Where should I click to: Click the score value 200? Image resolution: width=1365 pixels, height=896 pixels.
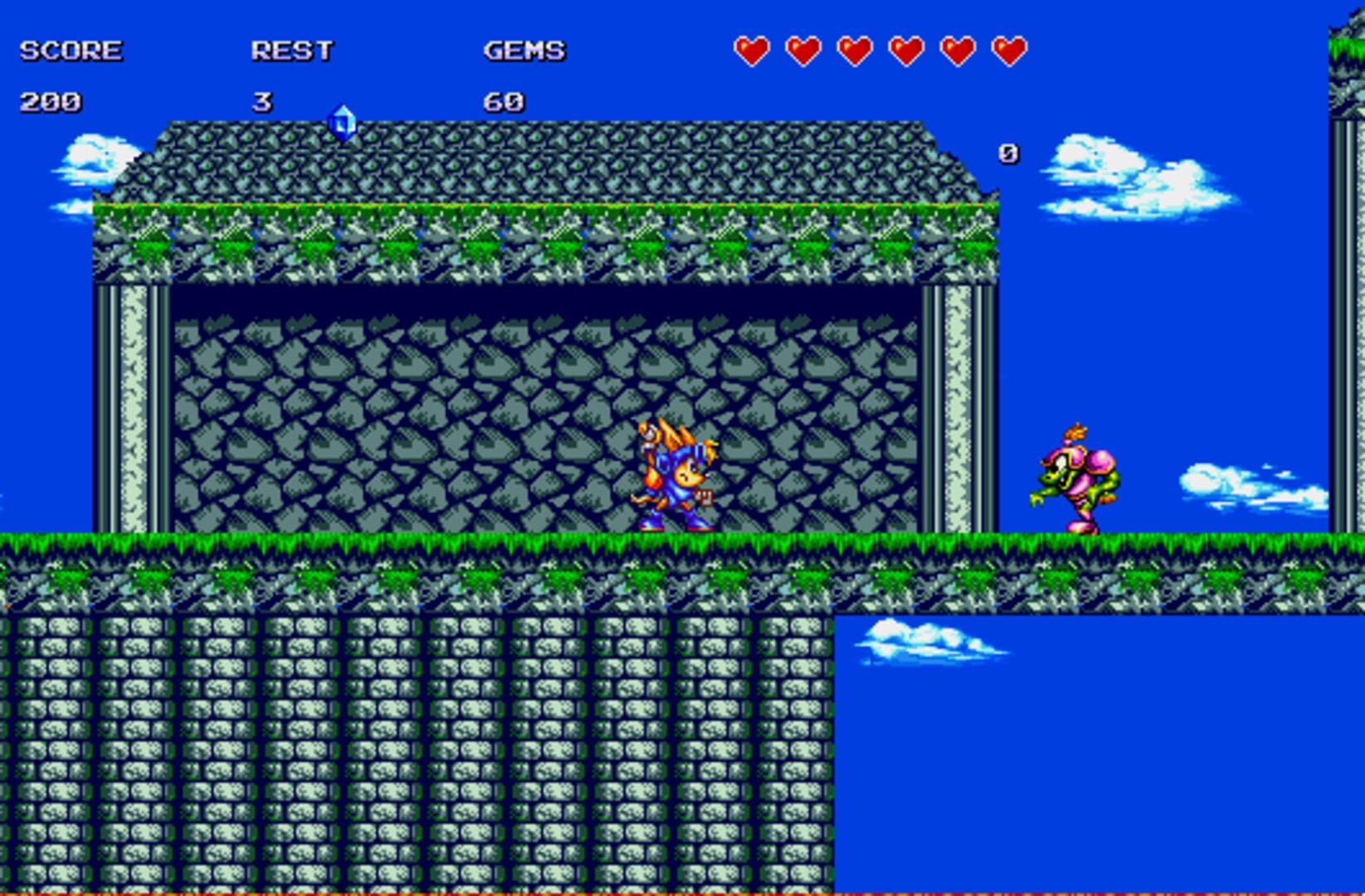click(51, 103)
